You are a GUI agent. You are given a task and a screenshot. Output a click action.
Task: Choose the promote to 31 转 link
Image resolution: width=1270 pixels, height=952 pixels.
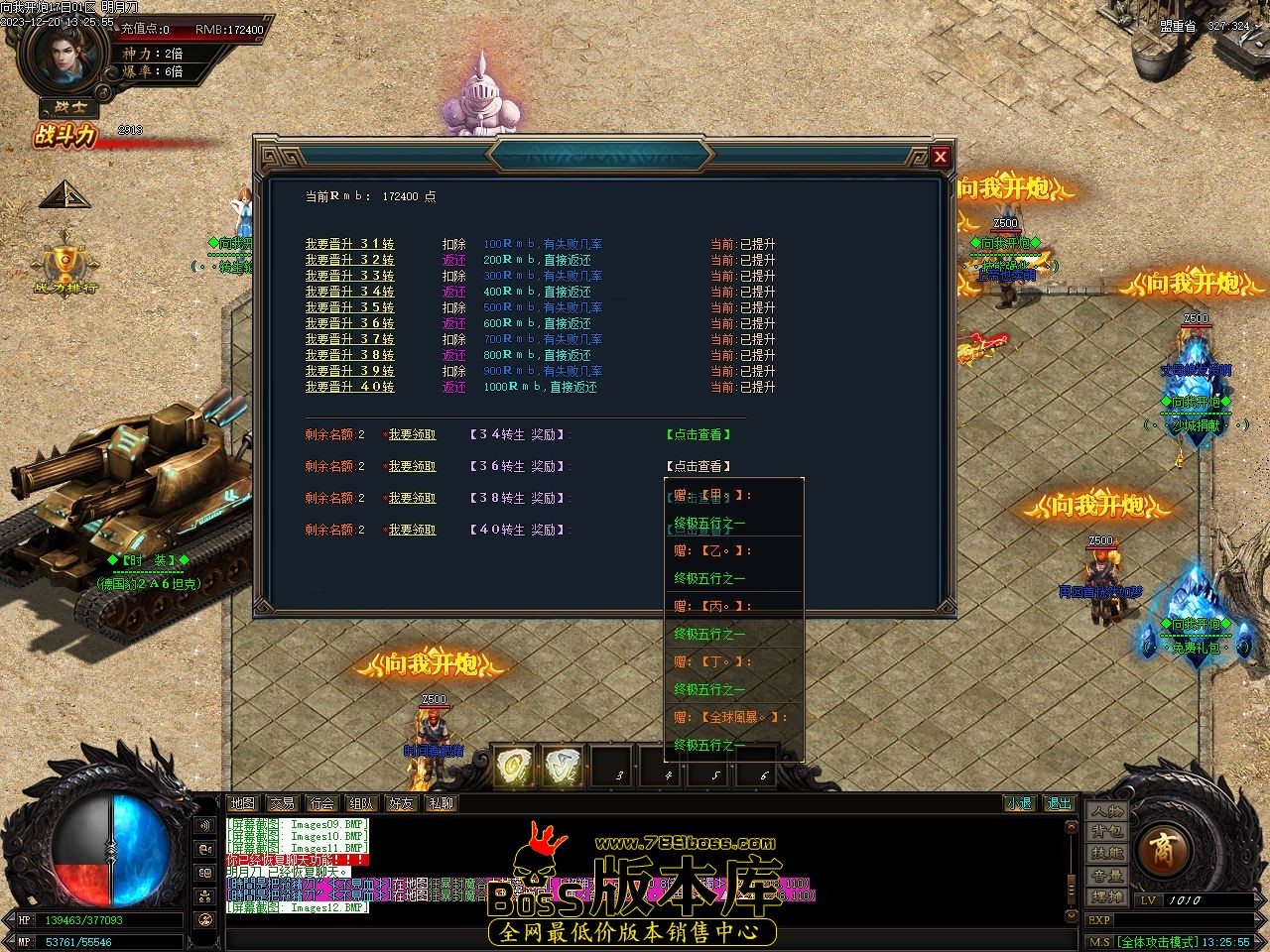point(349,244)
